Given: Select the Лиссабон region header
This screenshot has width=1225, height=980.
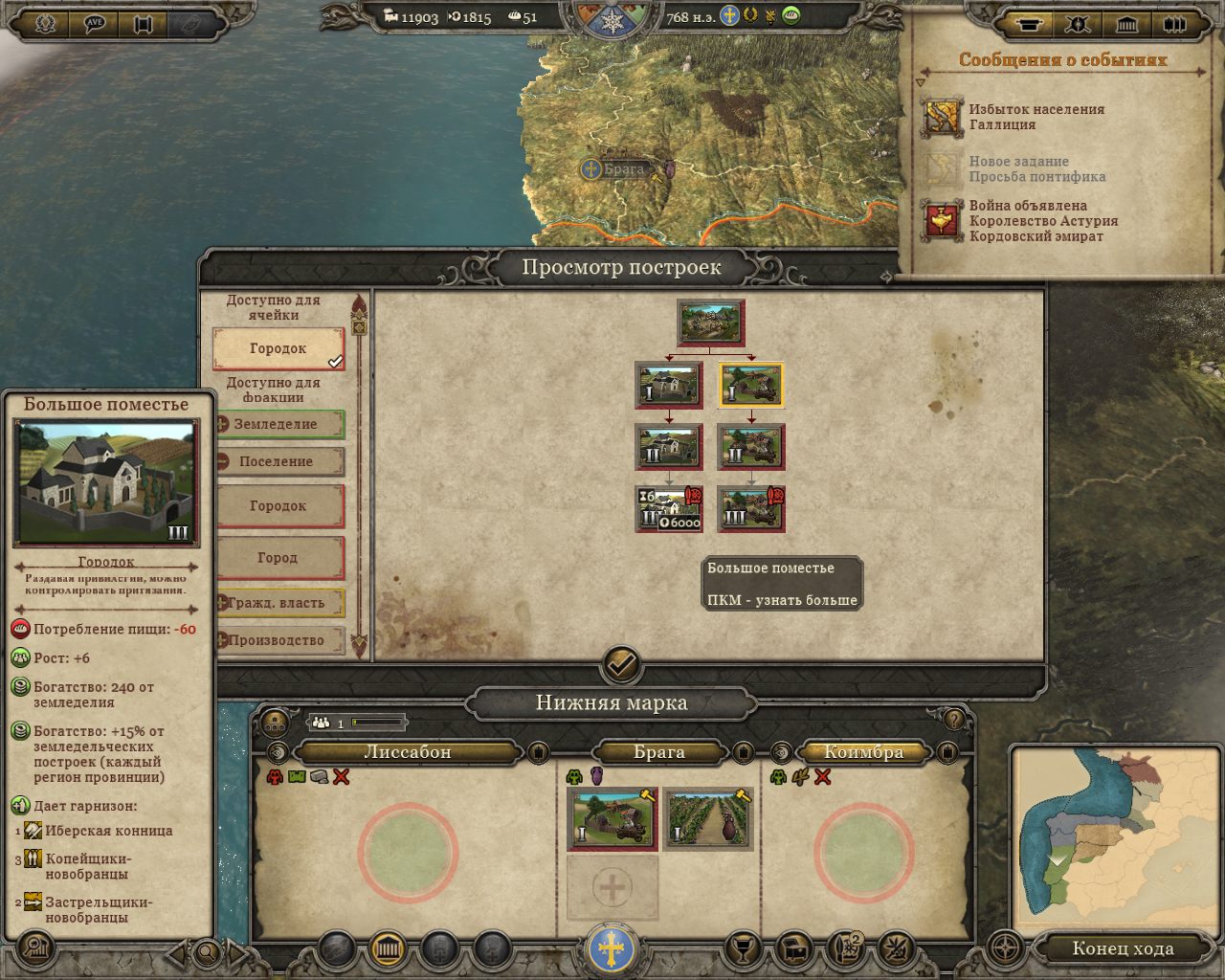Looking at the screenshot, I should click(x=407, y=752).
